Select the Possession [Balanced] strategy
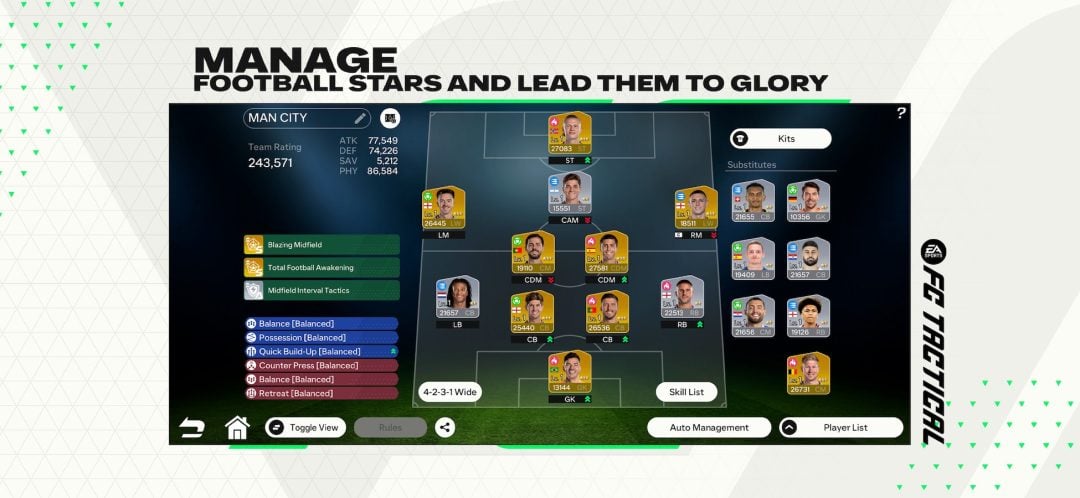Viewport: 1080px width, 498px height. 320,337
